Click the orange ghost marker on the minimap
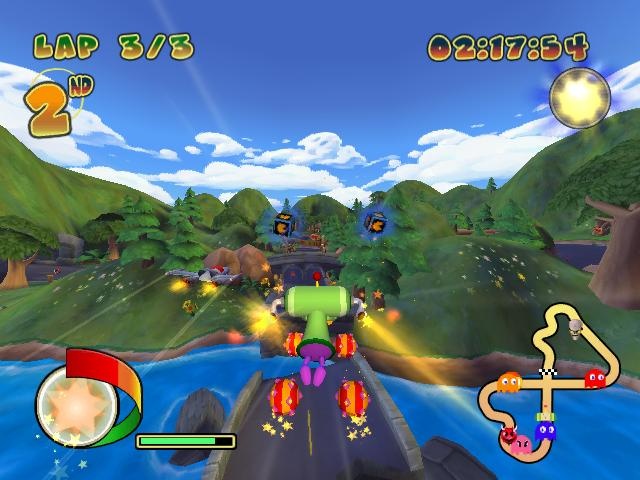 [507, 381]
